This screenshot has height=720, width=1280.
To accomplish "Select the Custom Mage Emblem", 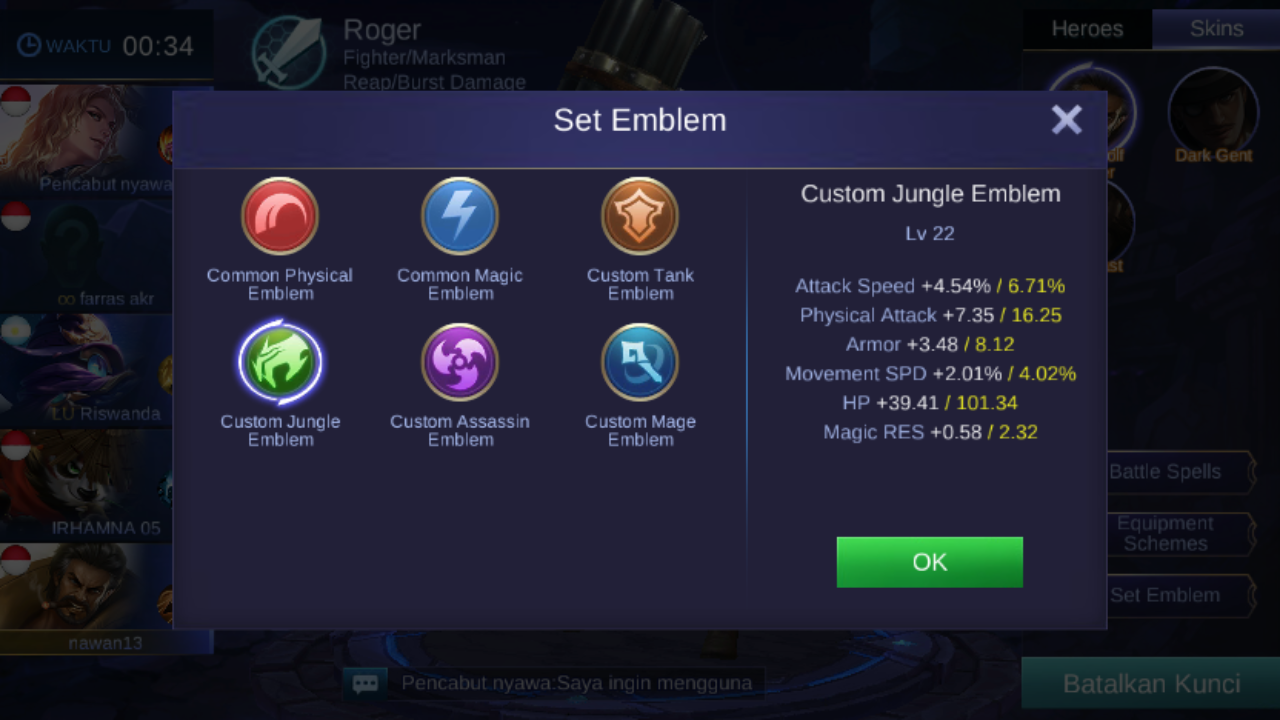I will click(640, 363).
